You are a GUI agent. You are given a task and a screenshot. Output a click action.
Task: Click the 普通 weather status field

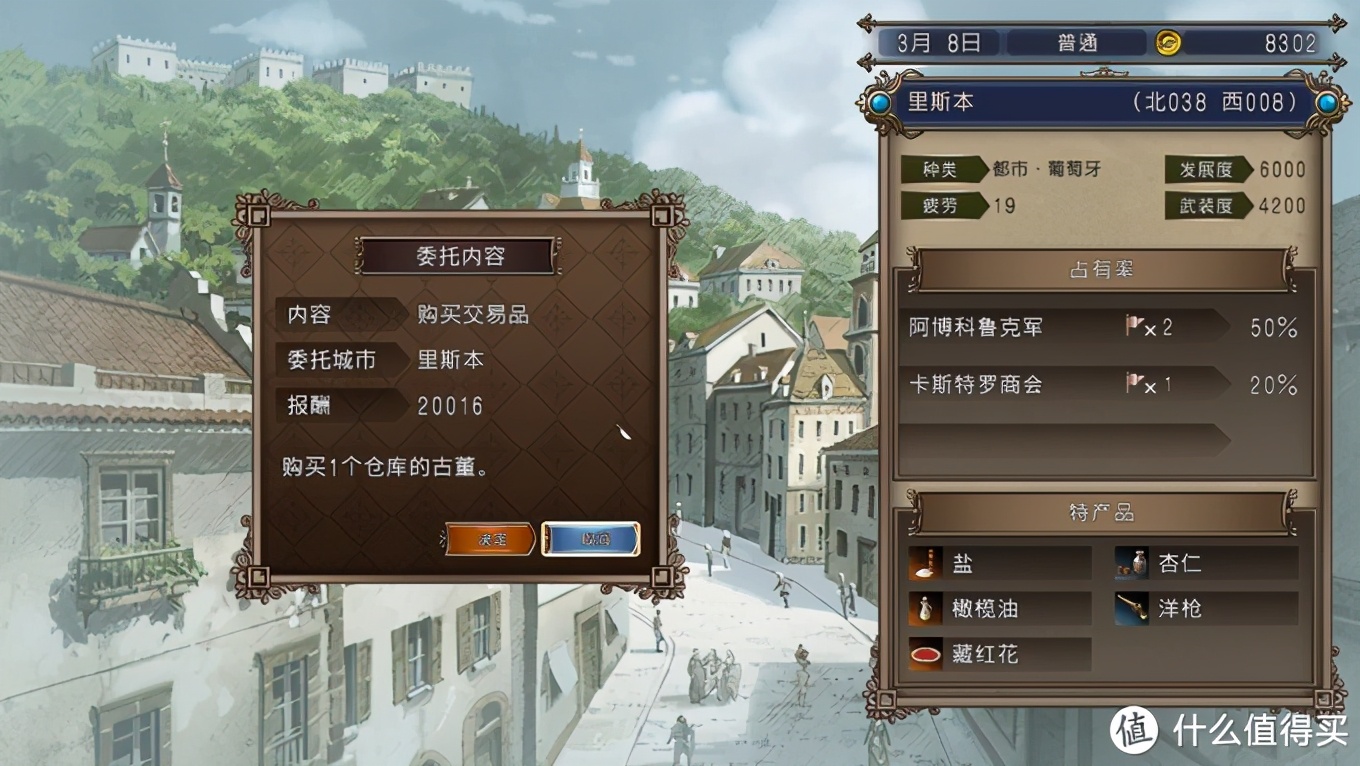coord(1077,42)
